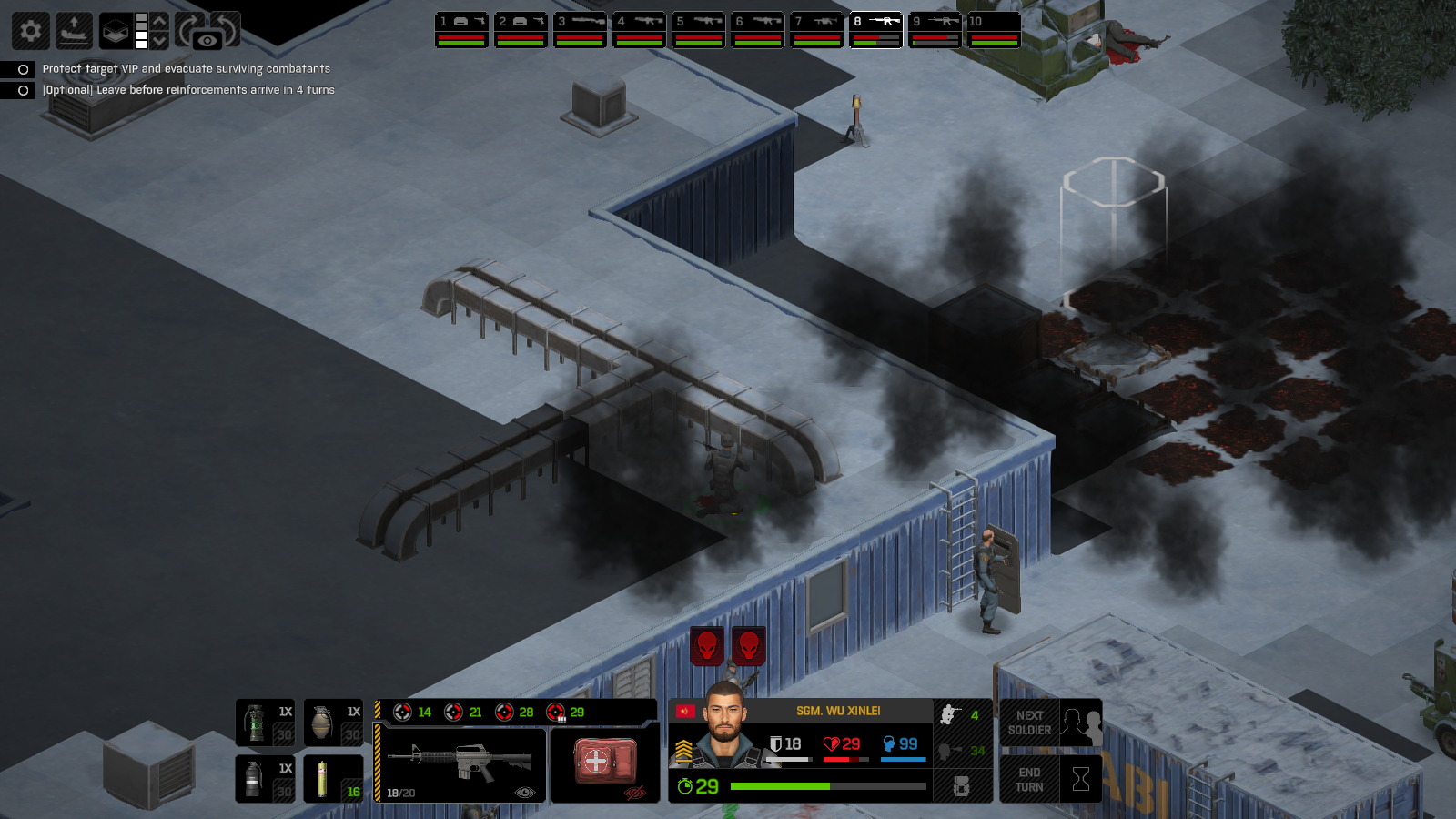Screen dimensions: 1456x819
Task: Rotate the camera clockwise
Action: click(188, 27)
